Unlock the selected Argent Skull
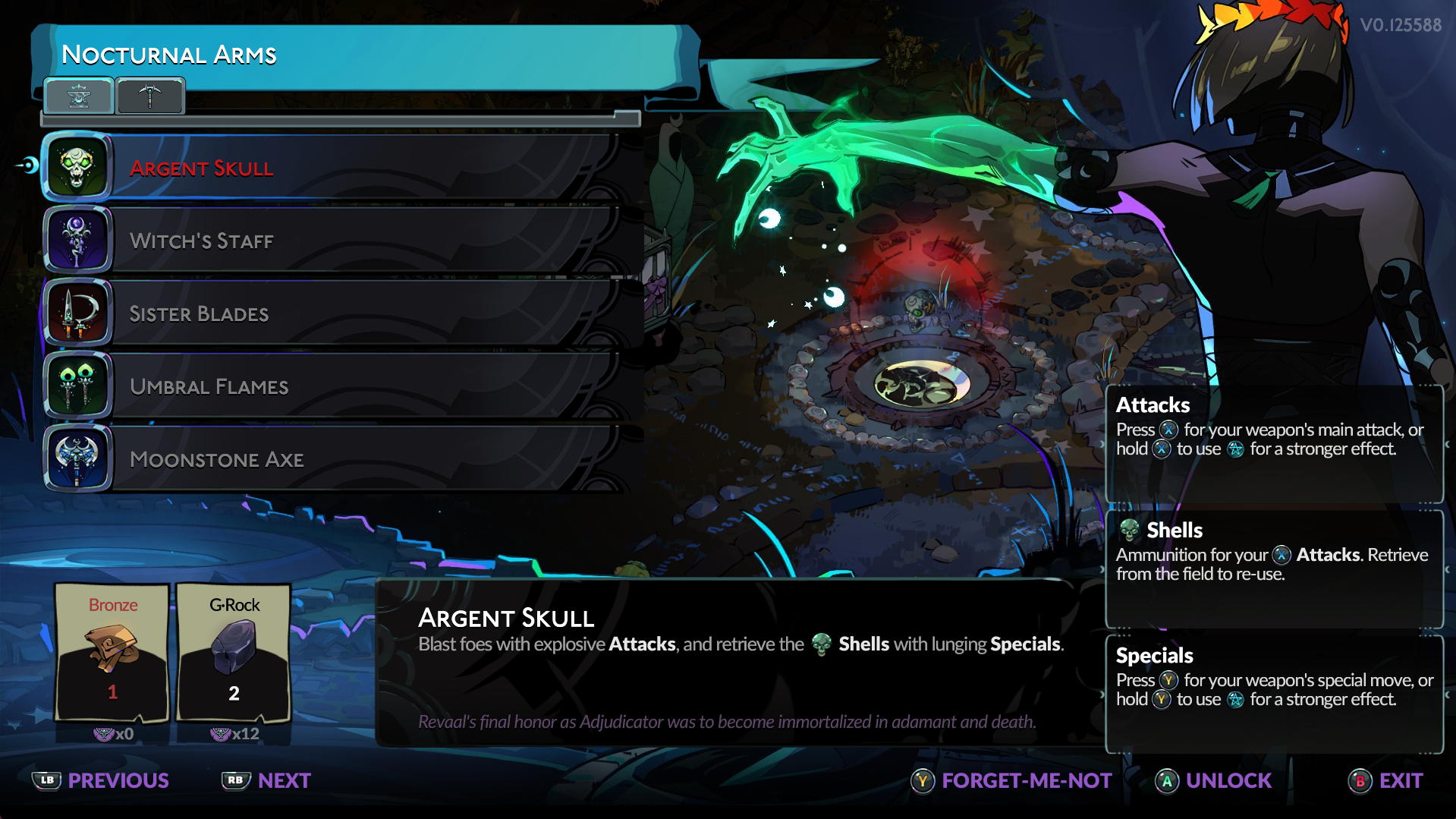Viewport: 1456px width, 819px height. (1213, 780)
